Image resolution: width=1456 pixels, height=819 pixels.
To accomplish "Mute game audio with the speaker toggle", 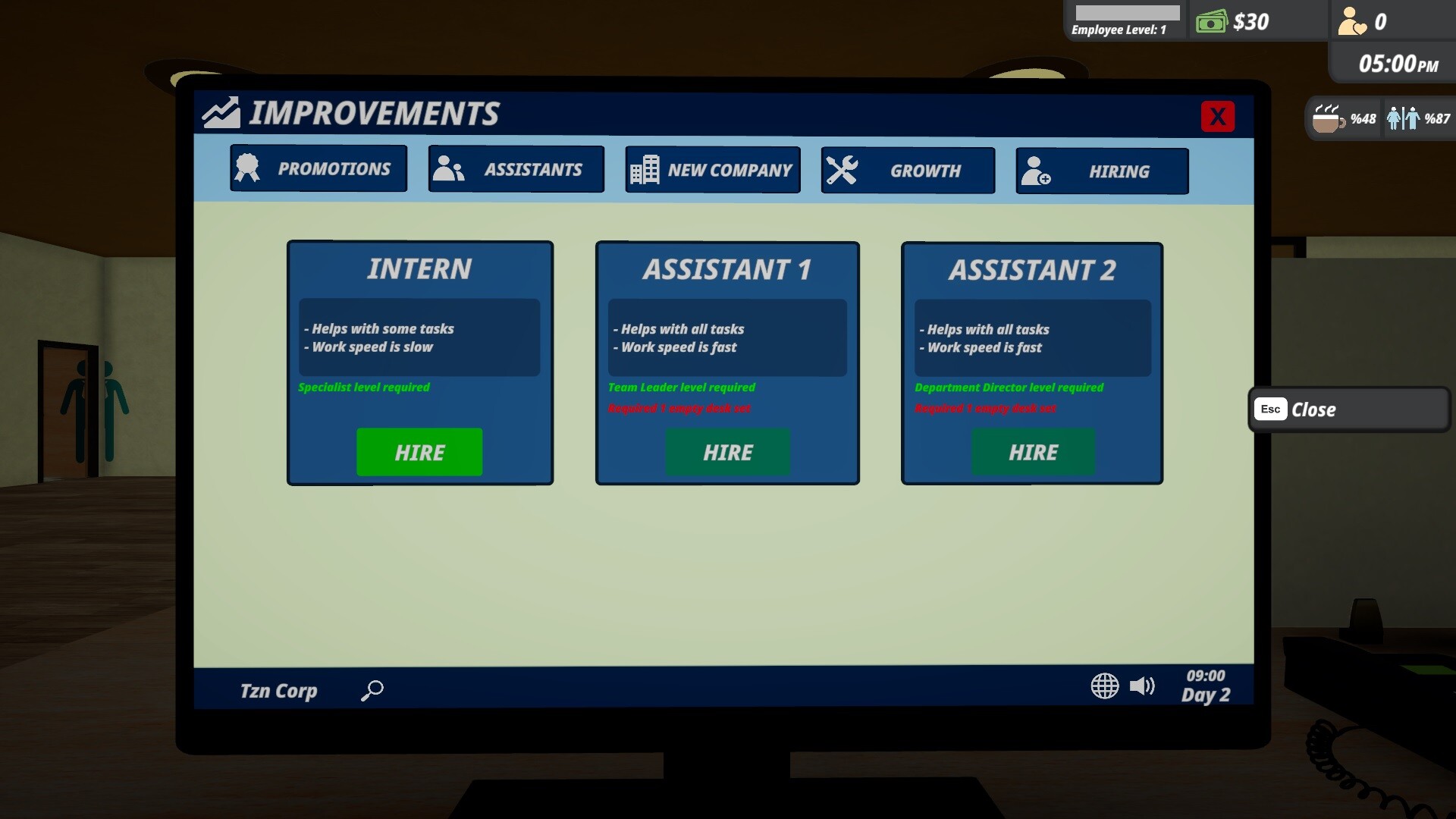I will [1144, 686].
